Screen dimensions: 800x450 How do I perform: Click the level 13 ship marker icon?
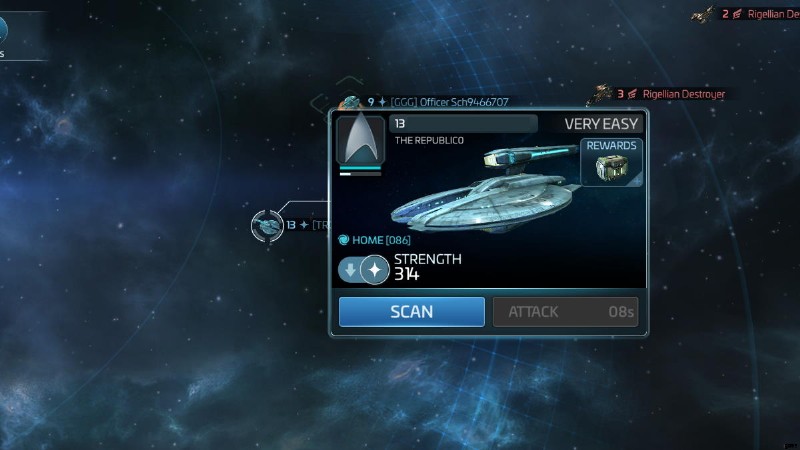pyautogui.click(x=267, y=225)
